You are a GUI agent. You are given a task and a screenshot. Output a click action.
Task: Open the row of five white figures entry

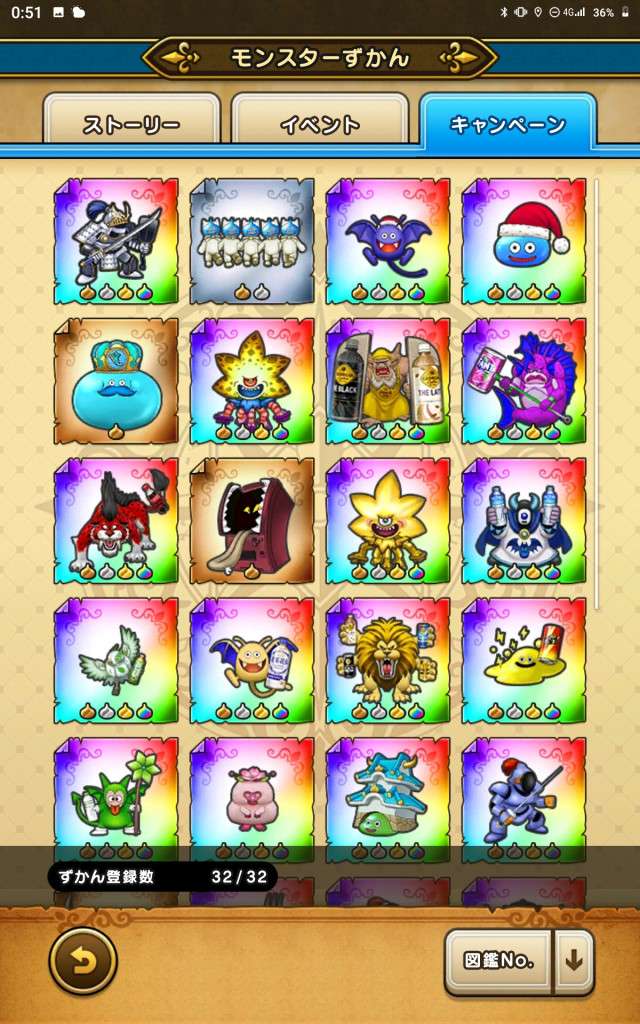252,241
